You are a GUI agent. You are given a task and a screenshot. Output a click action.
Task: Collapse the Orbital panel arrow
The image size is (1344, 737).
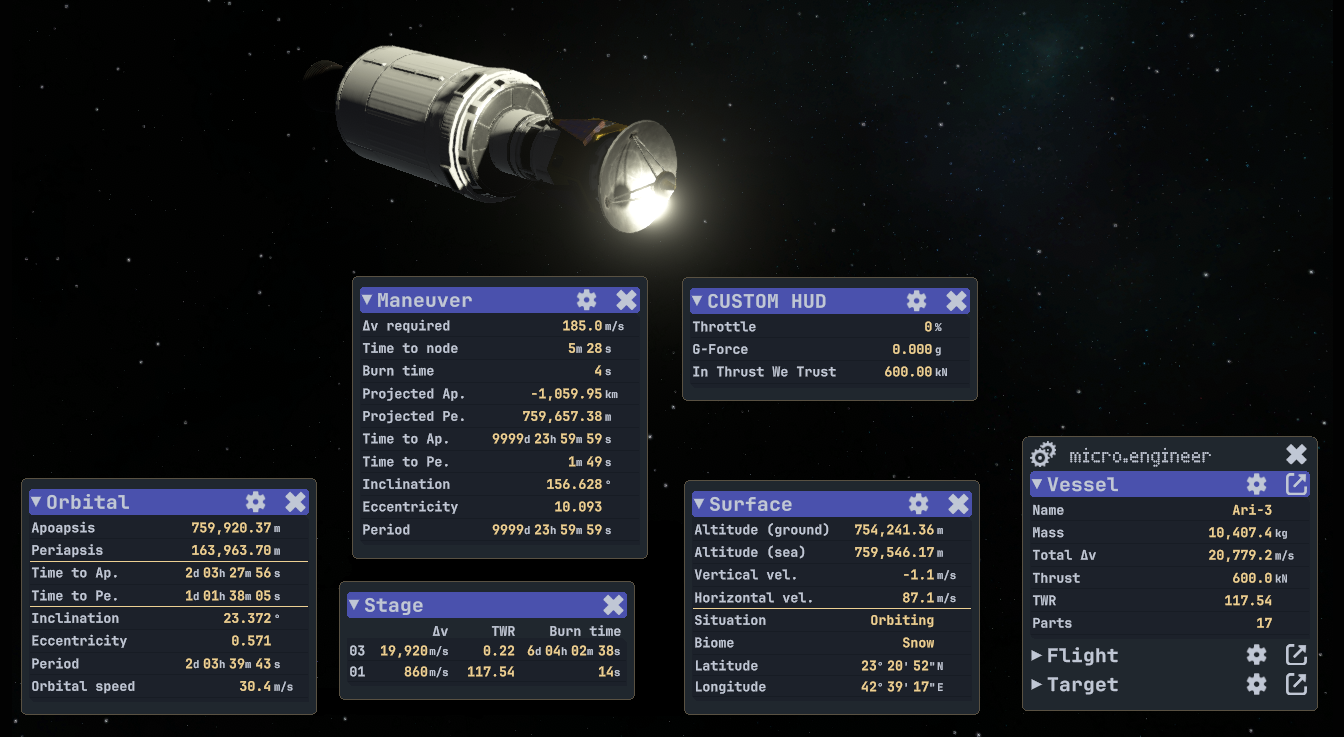tap(36, 502)
